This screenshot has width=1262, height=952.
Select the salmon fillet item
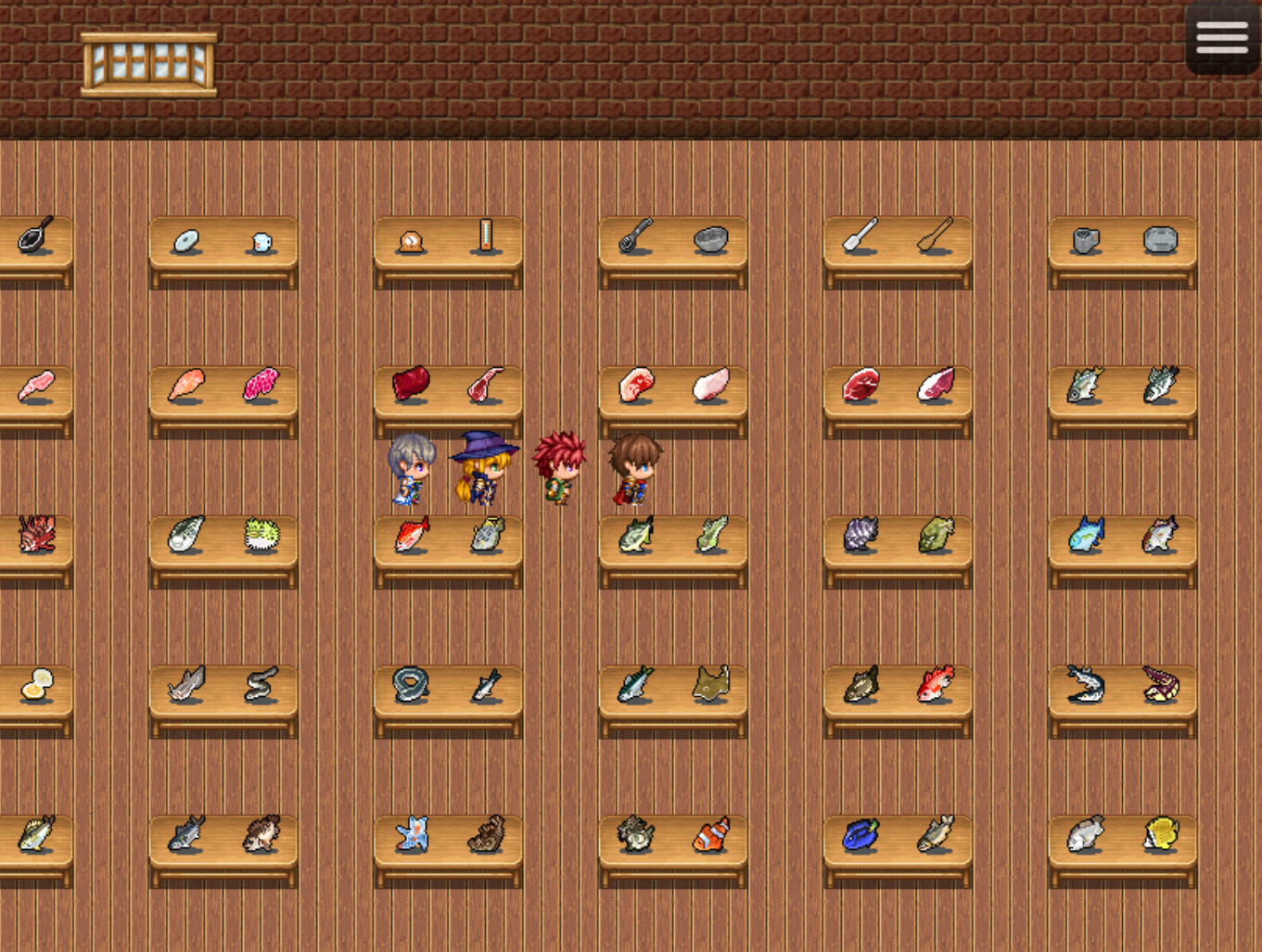tap(185, 383)
